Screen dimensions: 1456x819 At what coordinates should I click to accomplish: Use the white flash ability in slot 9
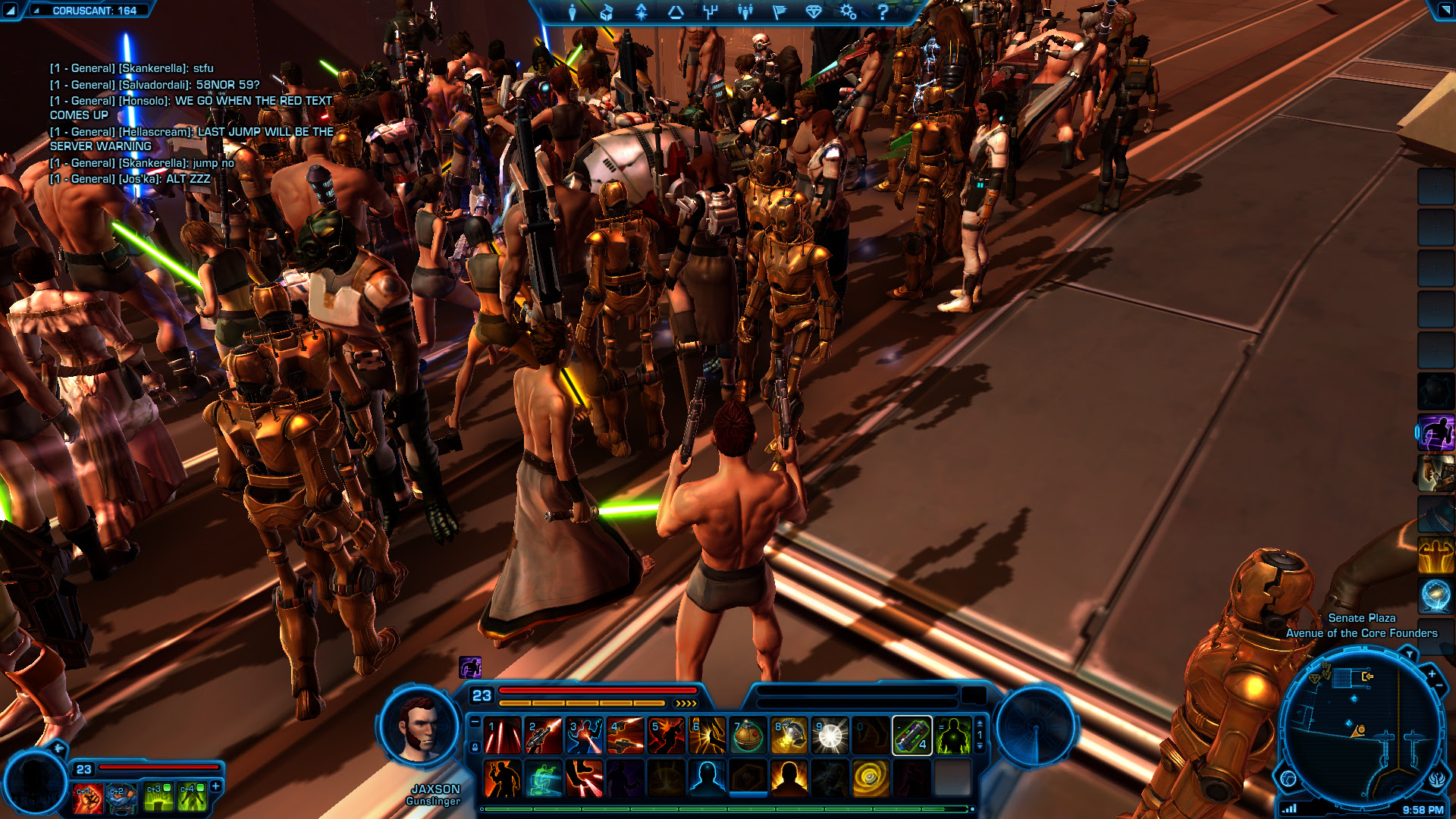pyautogui.click(x=830, y=736)
